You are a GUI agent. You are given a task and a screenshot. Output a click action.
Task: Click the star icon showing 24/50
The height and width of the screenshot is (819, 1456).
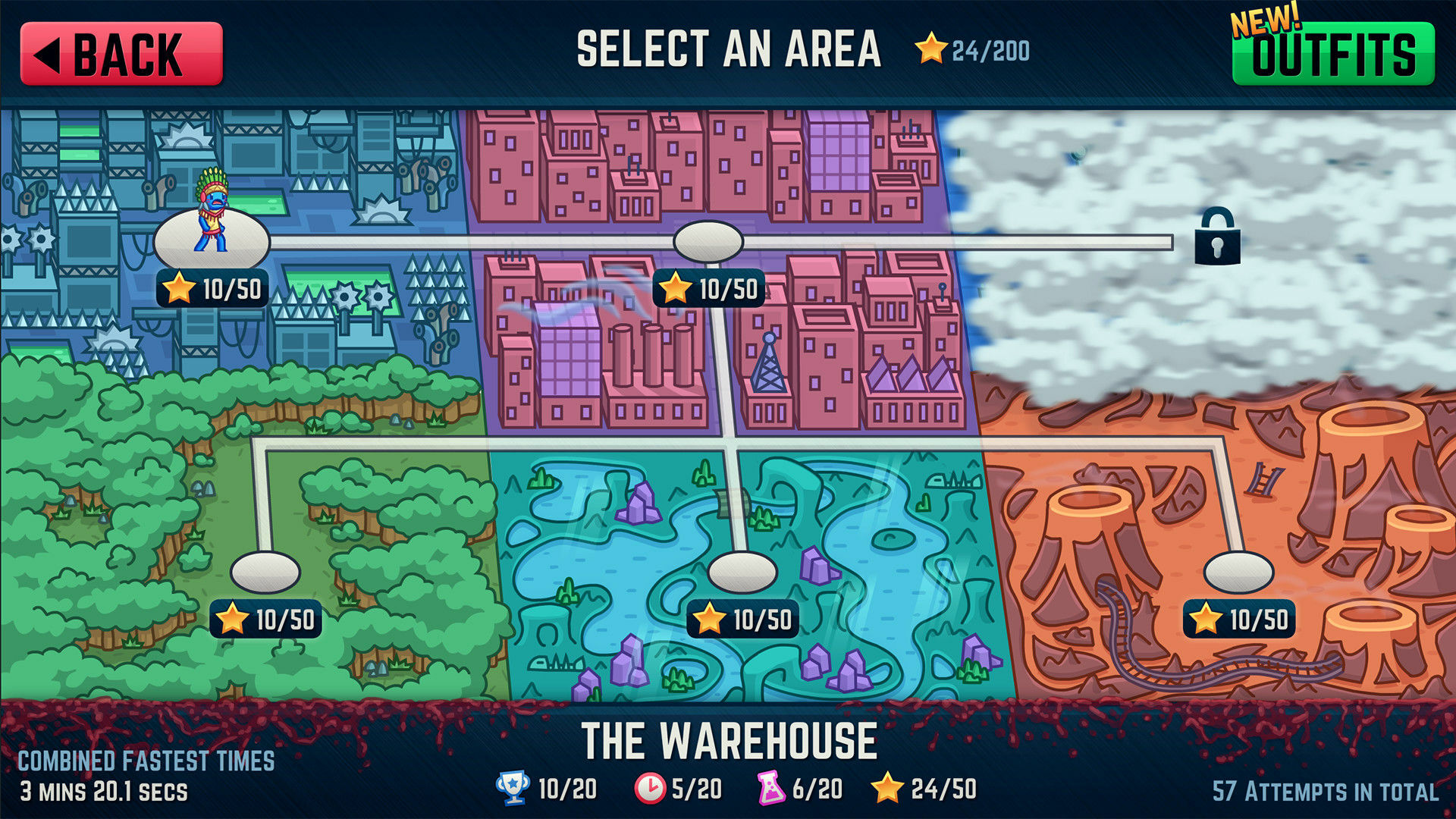(887, 789)
